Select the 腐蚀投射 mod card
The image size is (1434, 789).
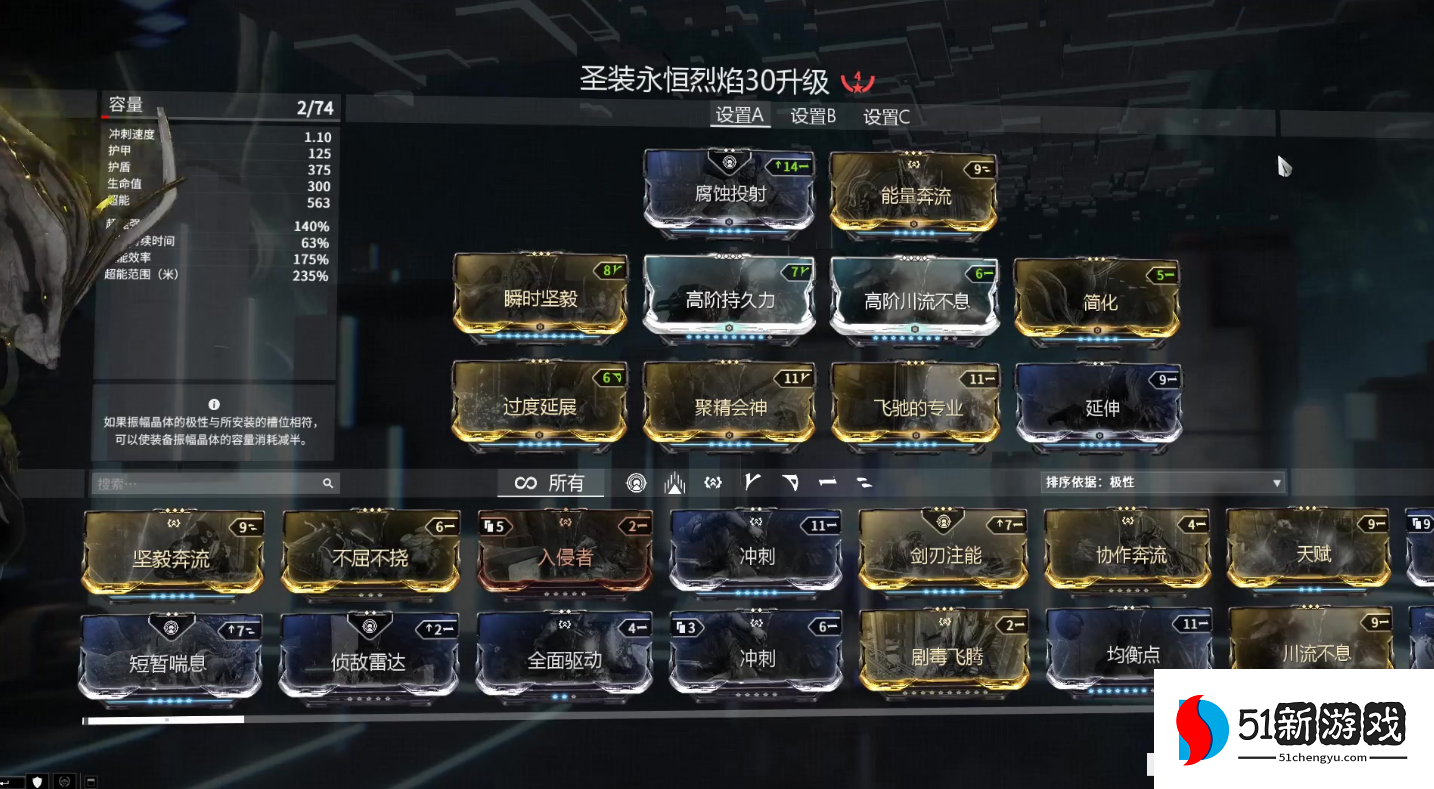(x=728, y=192)
